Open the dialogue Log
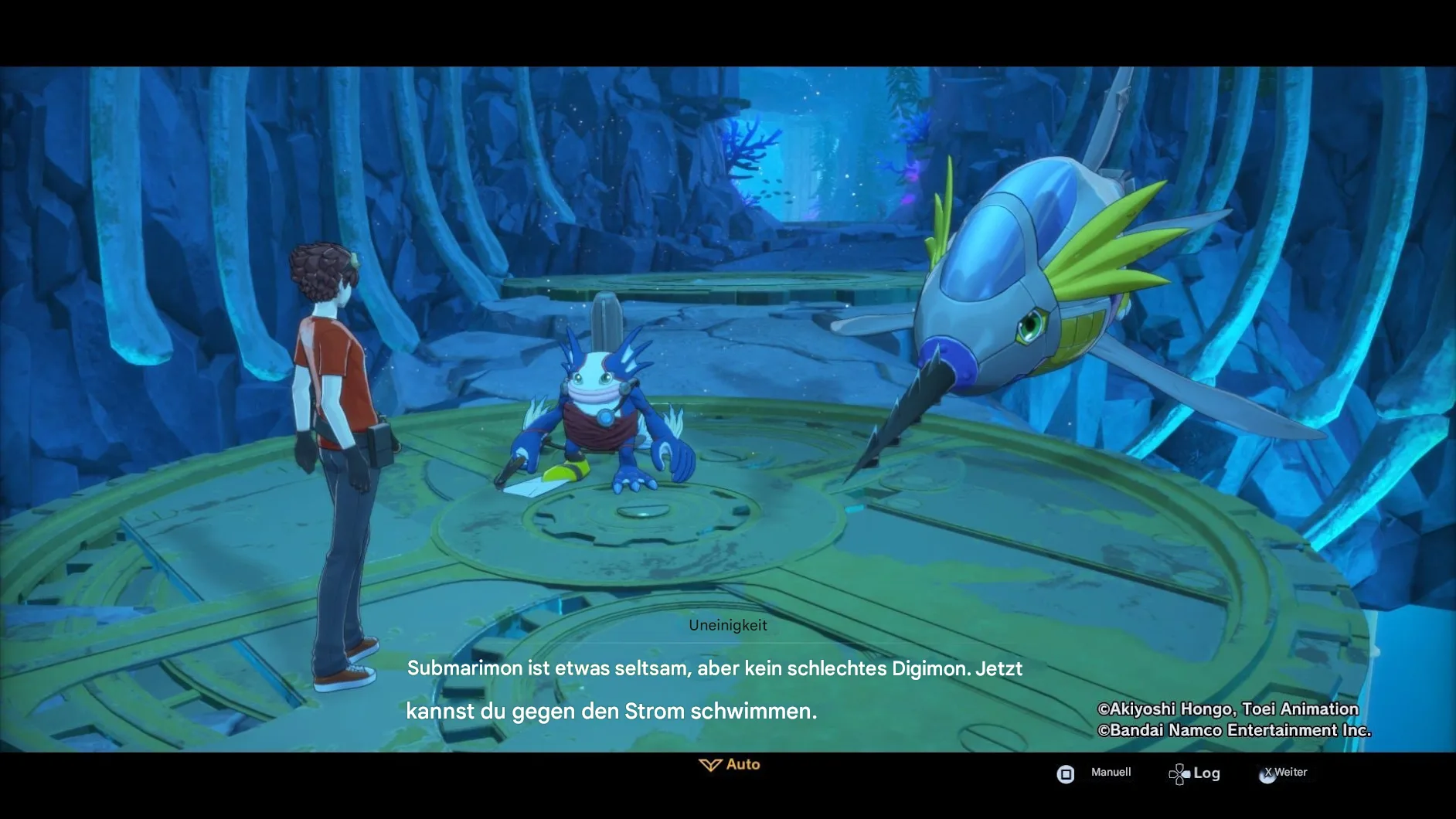1456x819 pixels. click(x=1195, y=773)
